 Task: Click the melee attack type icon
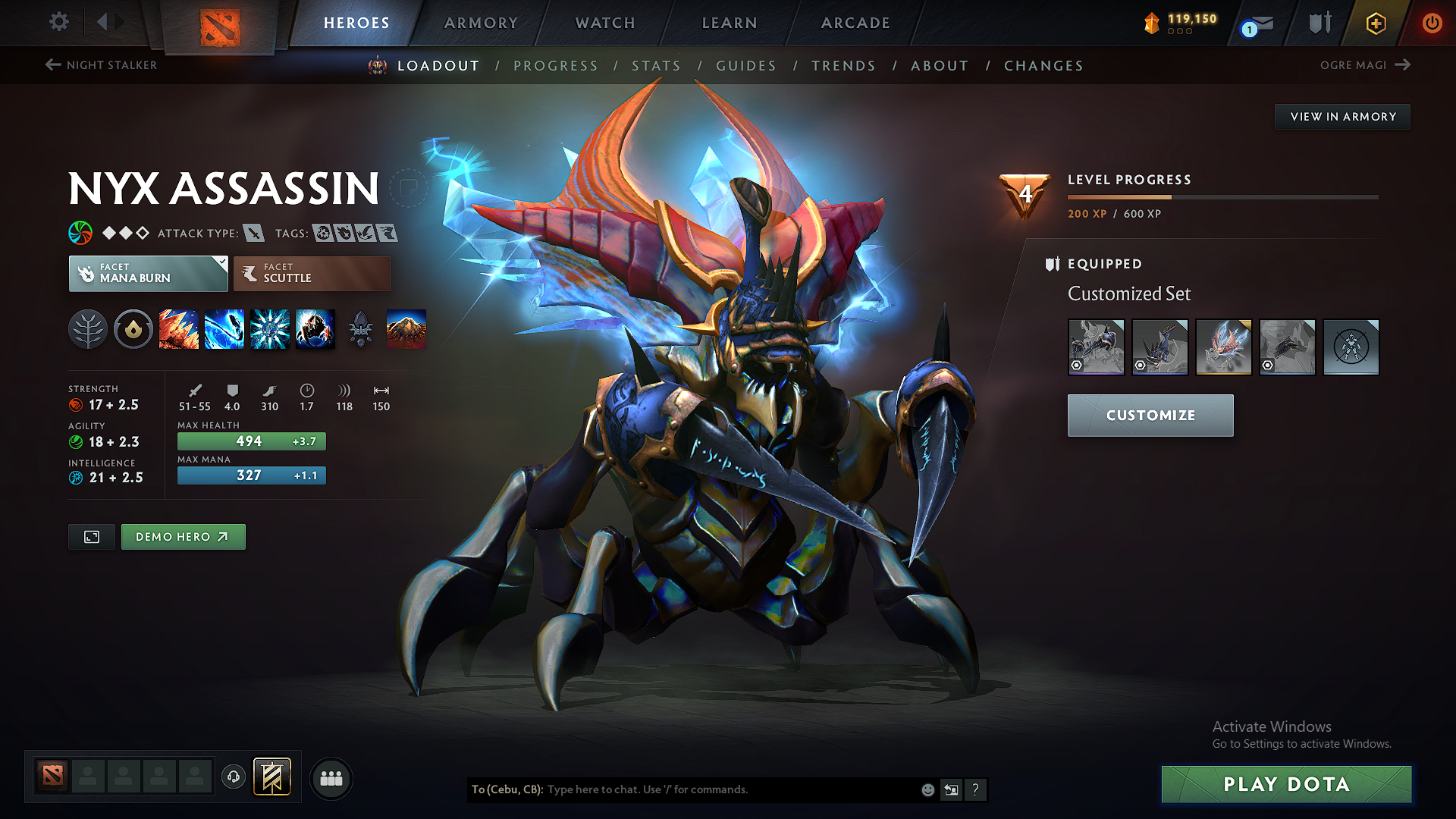253,233
